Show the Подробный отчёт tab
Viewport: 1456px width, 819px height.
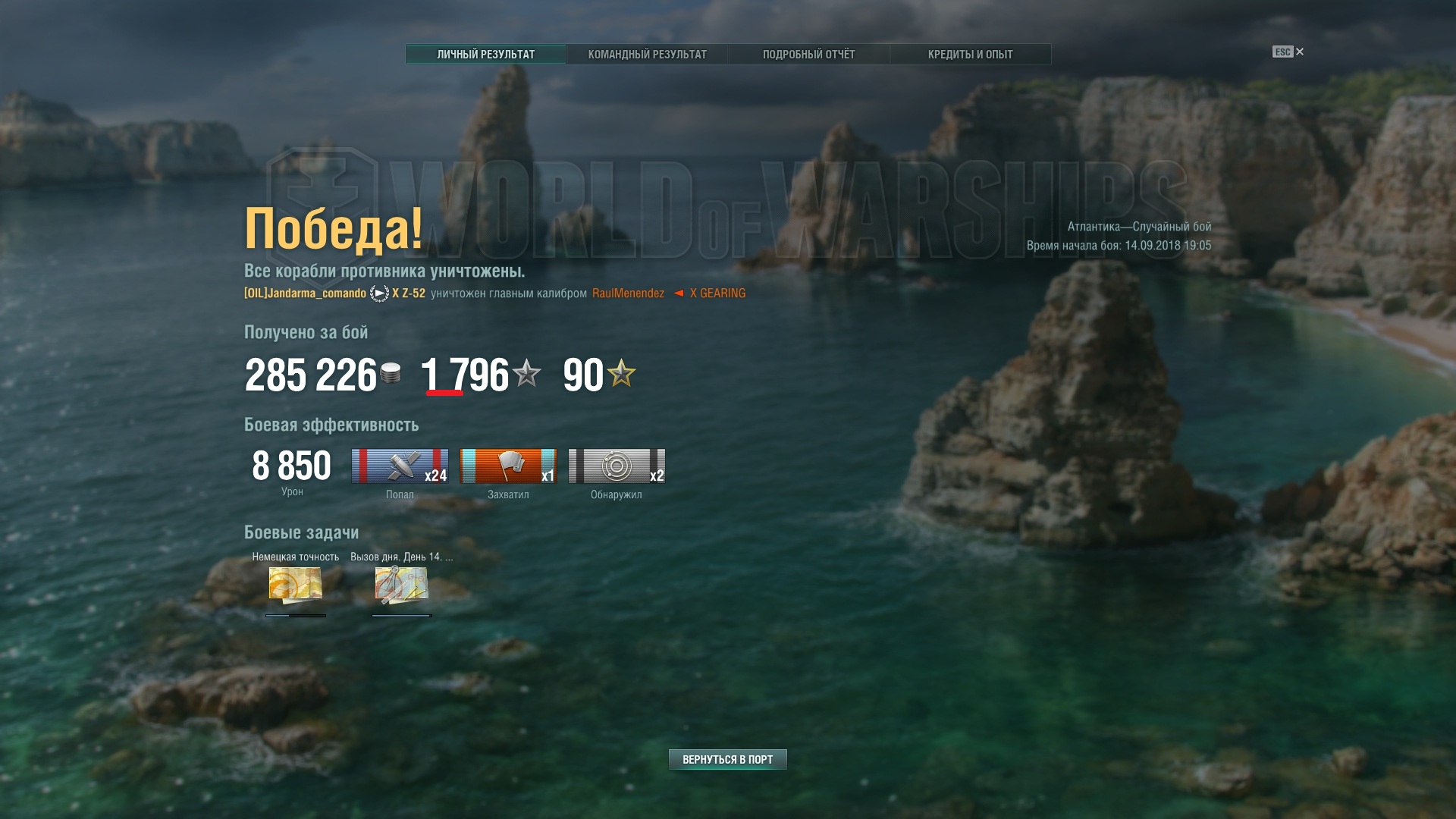pos(808,55)
